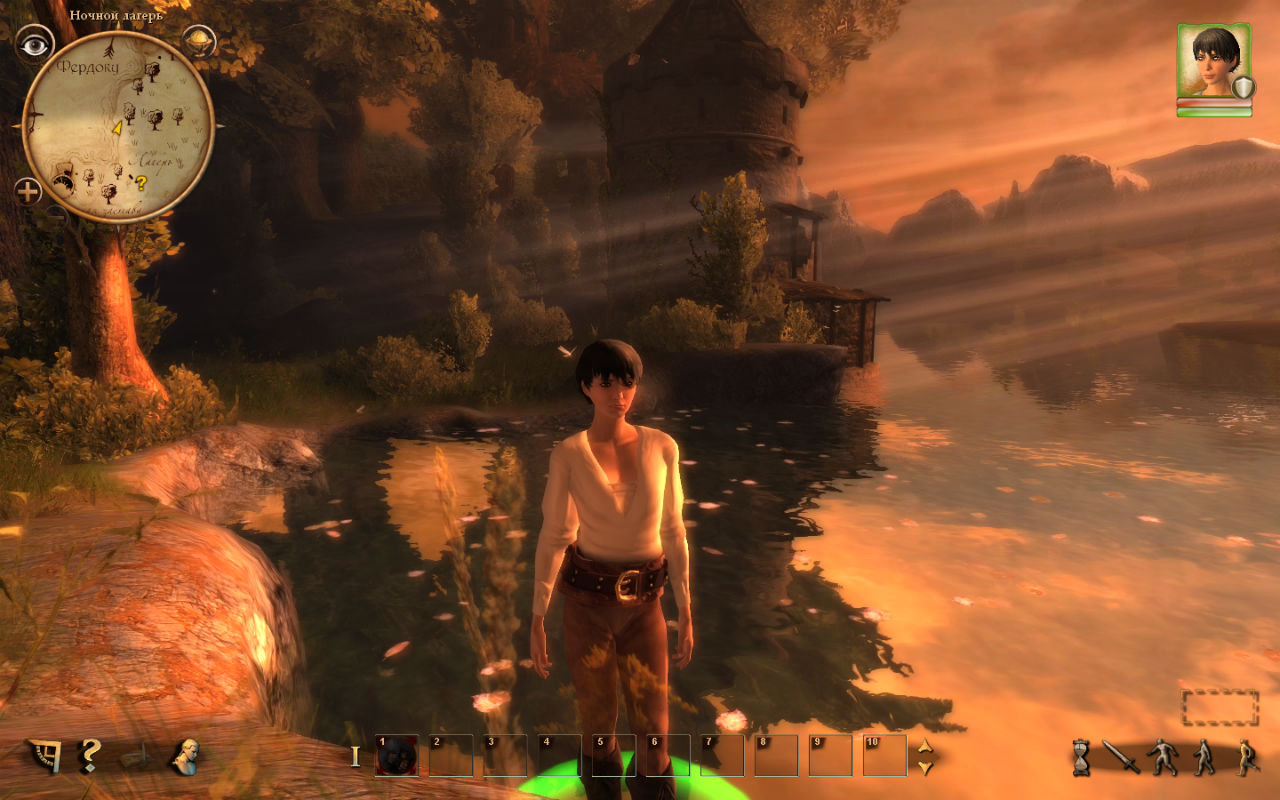Click the drafting square icon in the bottom-left menu
Image resolution: width=1280 pixels, height=800 pixels.
coord(43,756)
